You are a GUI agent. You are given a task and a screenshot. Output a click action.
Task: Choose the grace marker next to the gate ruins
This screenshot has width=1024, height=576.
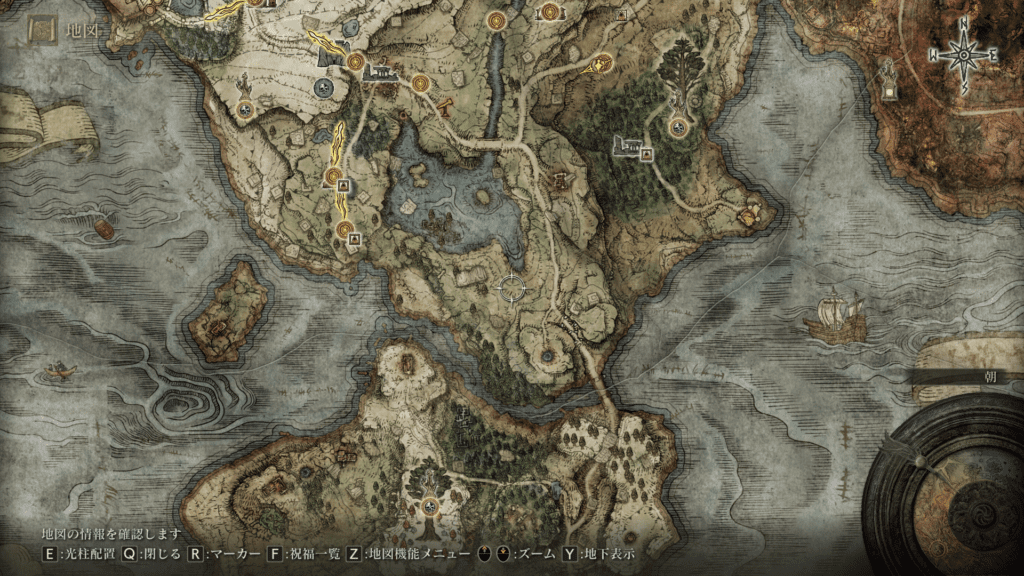point(354,62)
